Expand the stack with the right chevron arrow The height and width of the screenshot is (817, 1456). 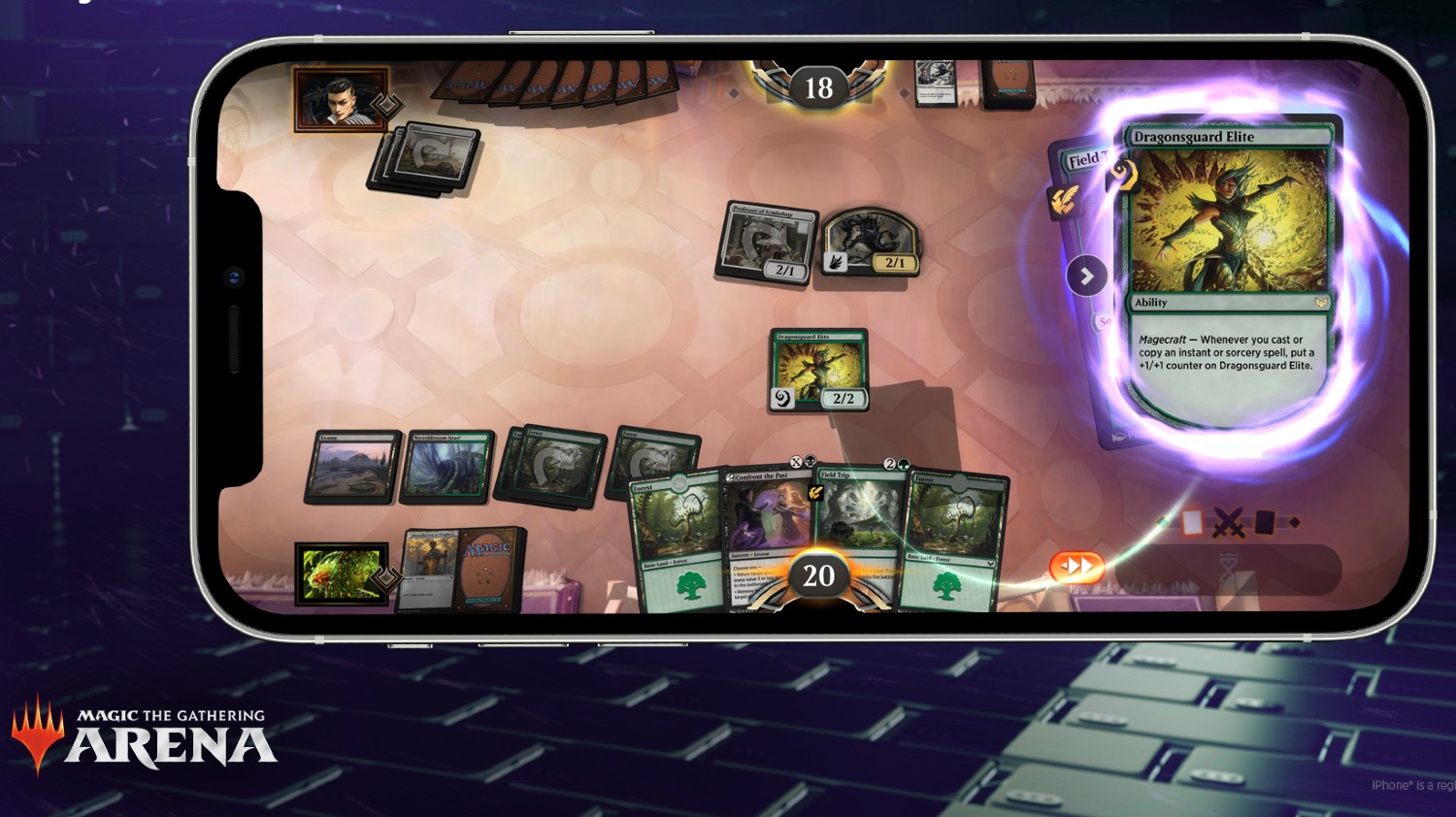click(1087, 276)
